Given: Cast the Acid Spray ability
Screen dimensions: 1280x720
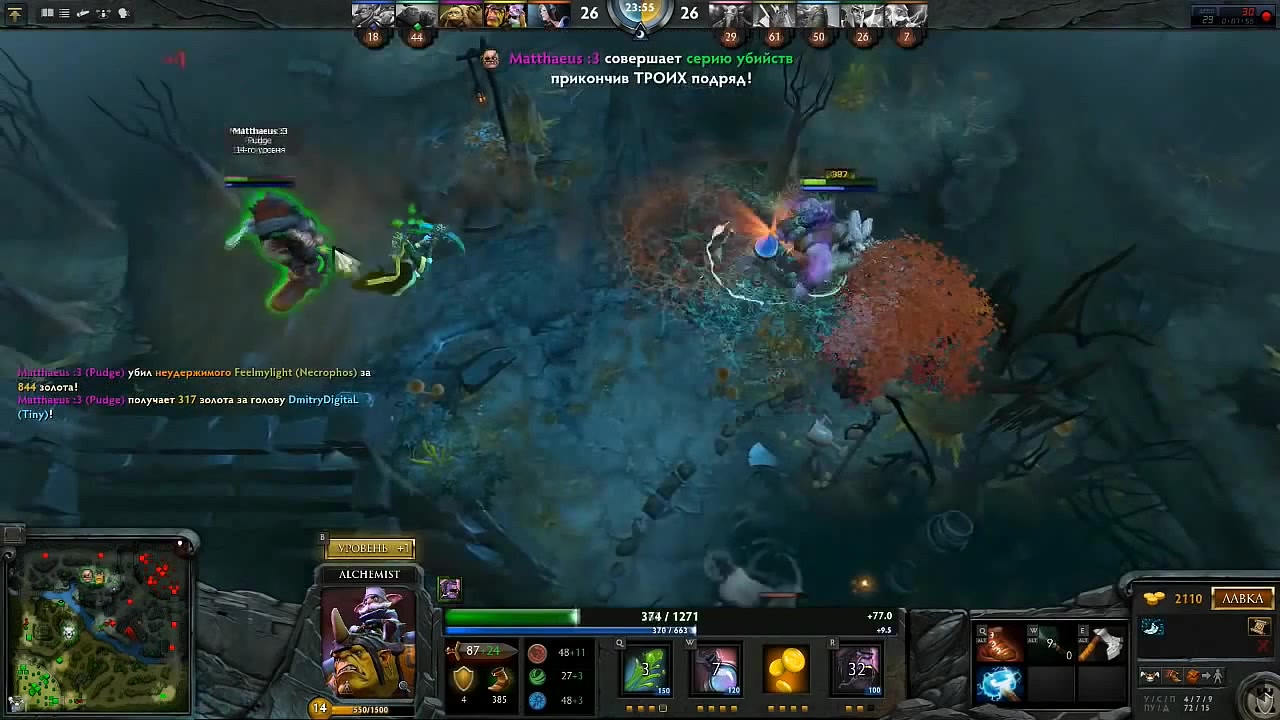Looking at the screenshot, I should (646, 669).
